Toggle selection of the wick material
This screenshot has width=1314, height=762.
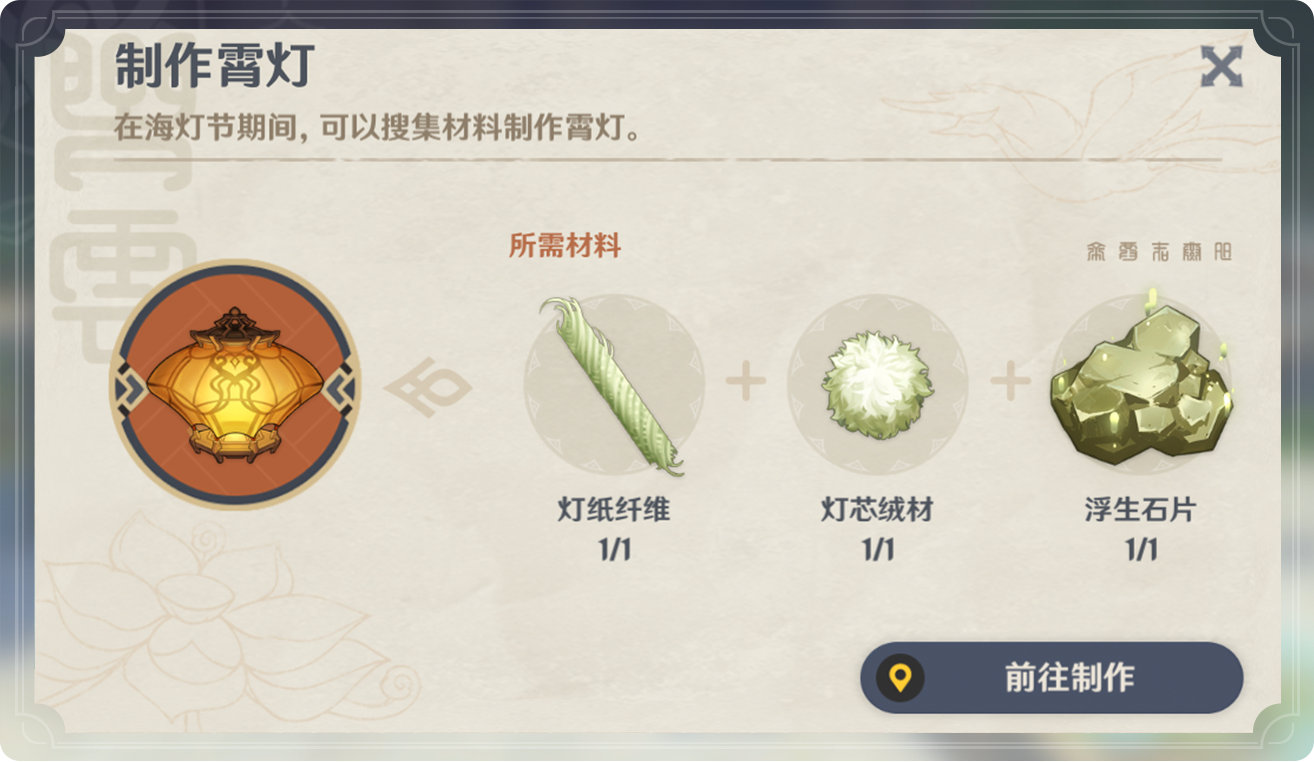878,383
